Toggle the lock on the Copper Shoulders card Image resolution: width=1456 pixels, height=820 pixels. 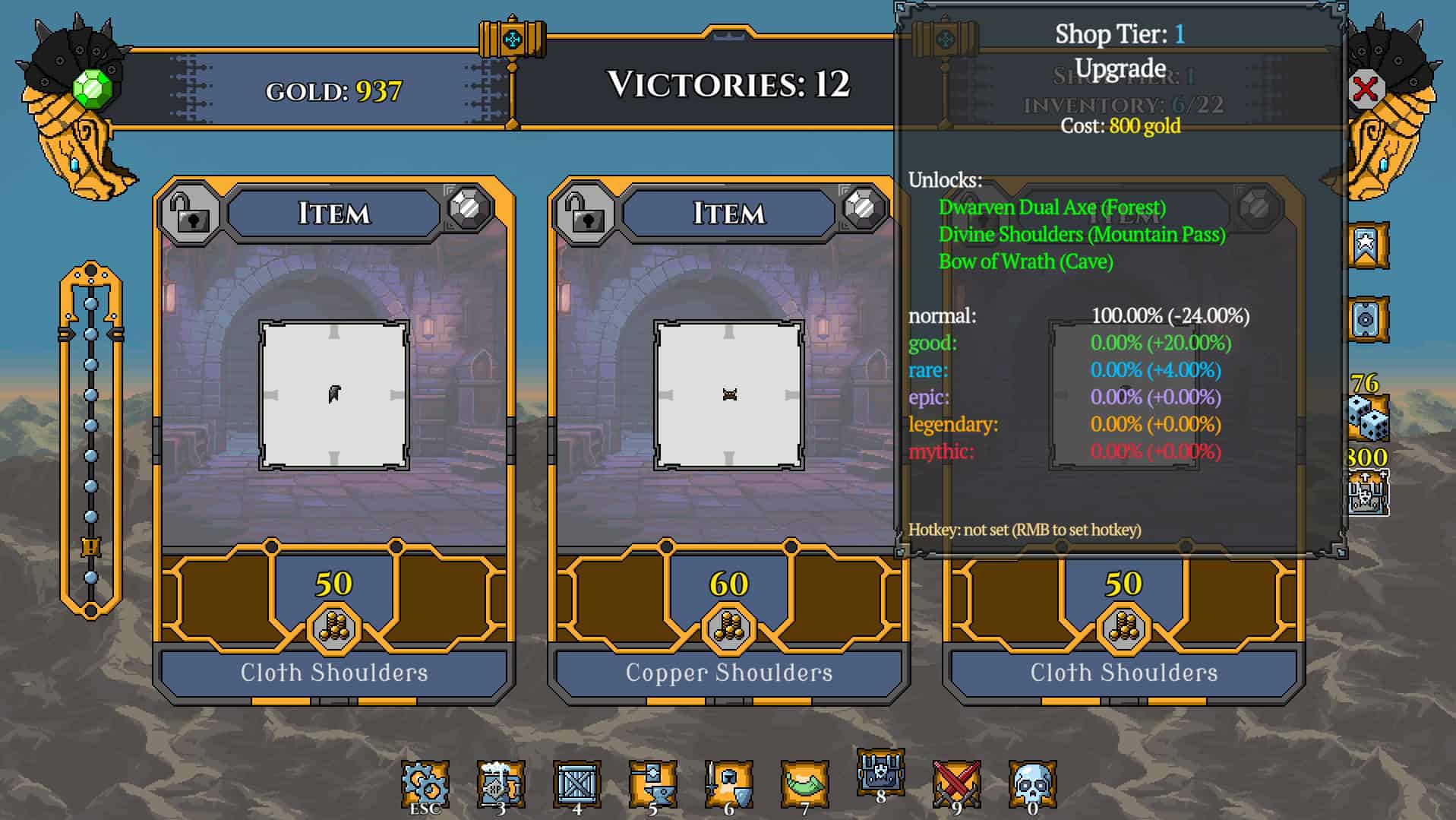point(585,212)
